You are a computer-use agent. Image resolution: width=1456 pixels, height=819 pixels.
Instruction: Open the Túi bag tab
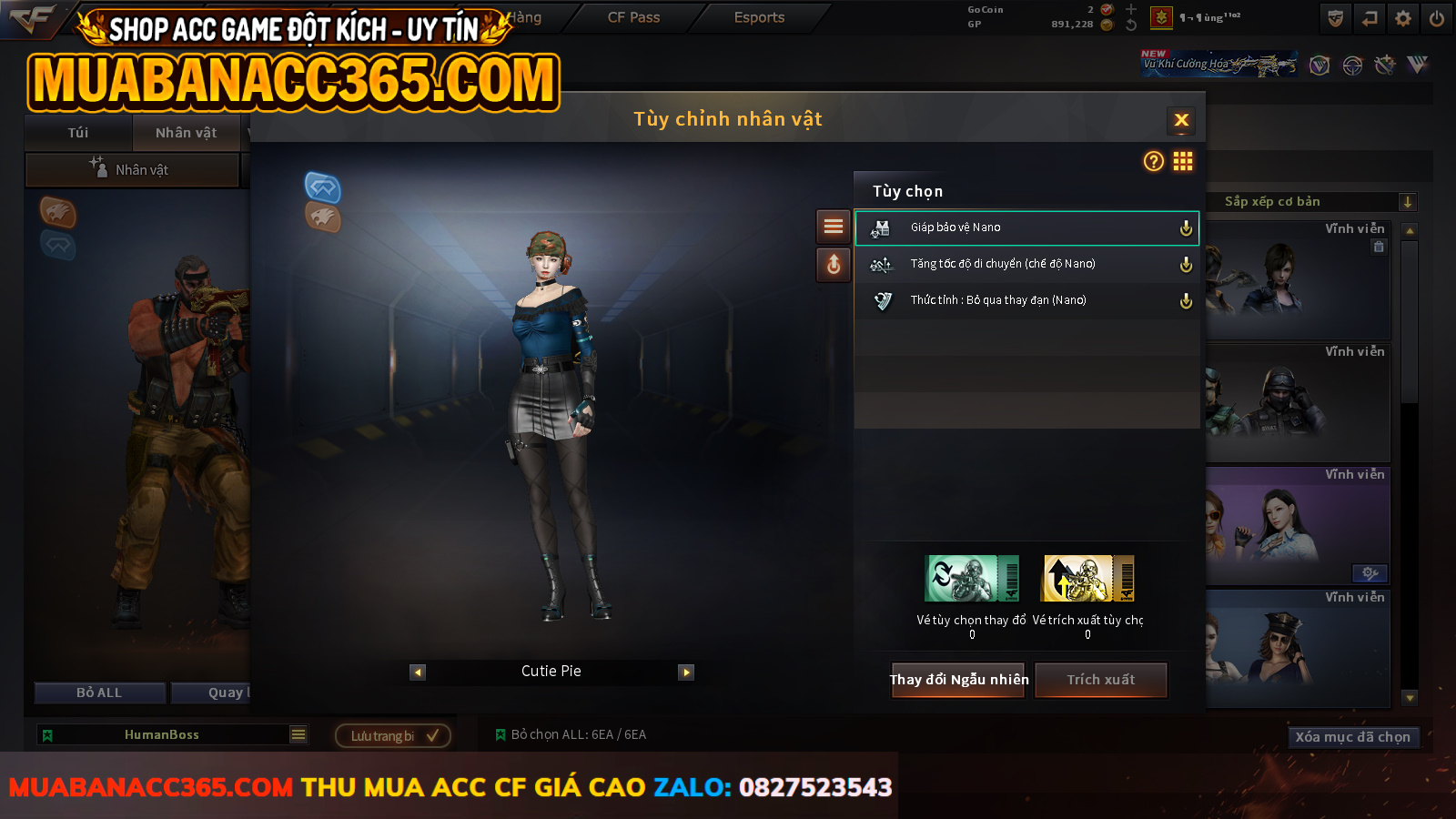pos(78,133)
